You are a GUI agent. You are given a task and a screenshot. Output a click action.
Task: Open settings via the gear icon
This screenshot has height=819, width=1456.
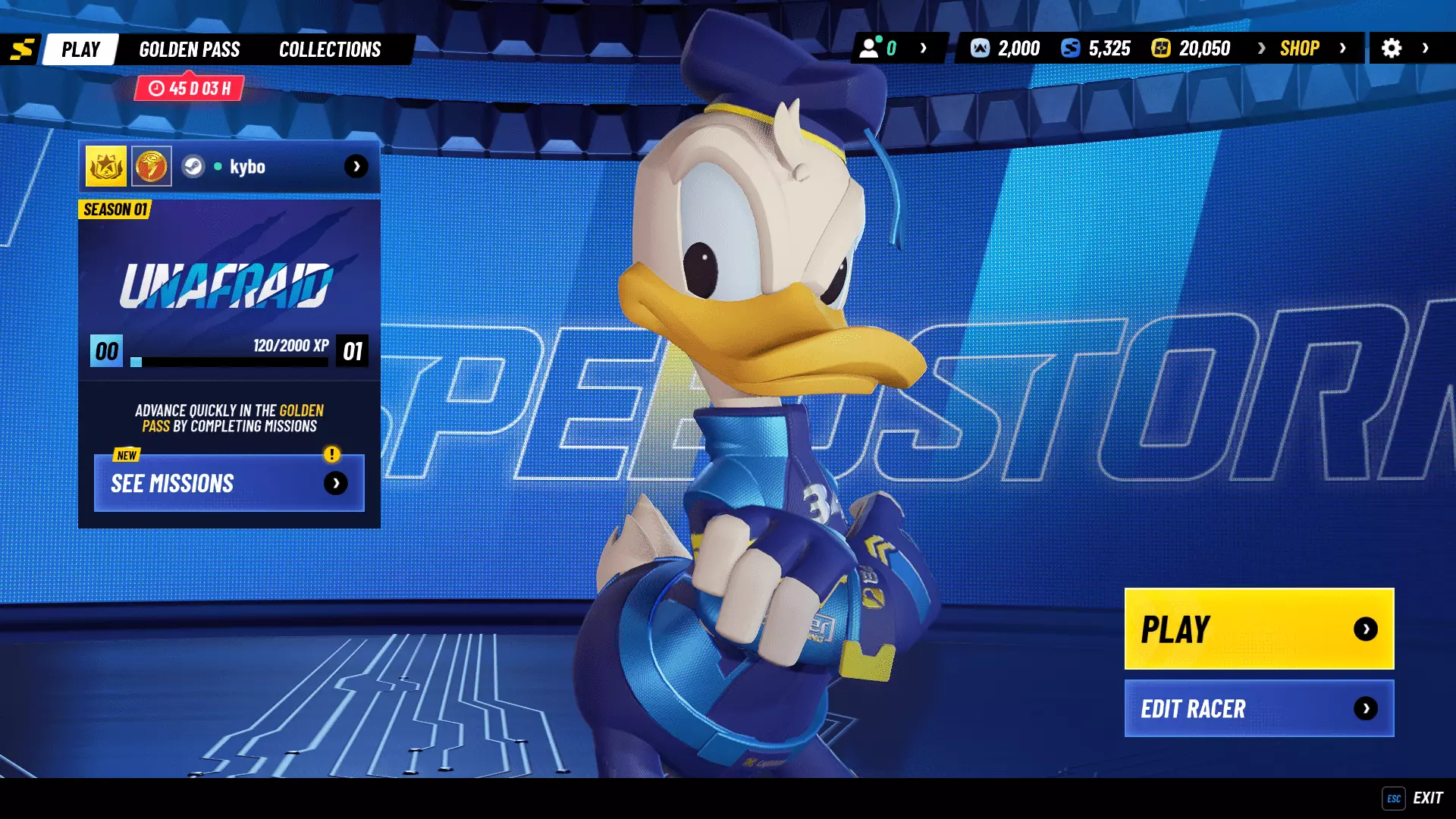point(1392,49)
